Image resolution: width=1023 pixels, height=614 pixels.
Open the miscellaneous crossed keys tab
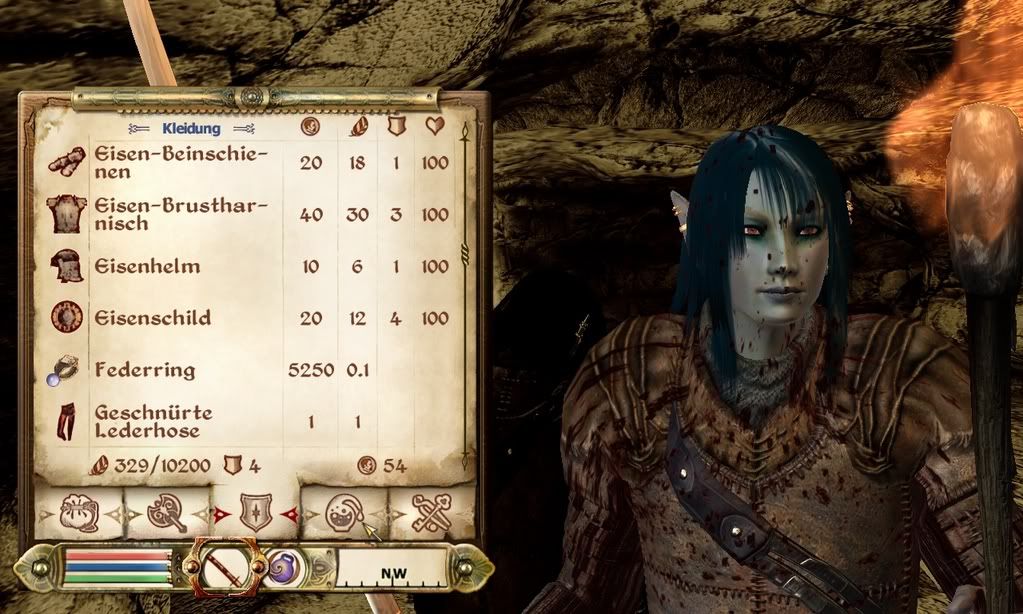pyautogui.click(x=431, y=513)
